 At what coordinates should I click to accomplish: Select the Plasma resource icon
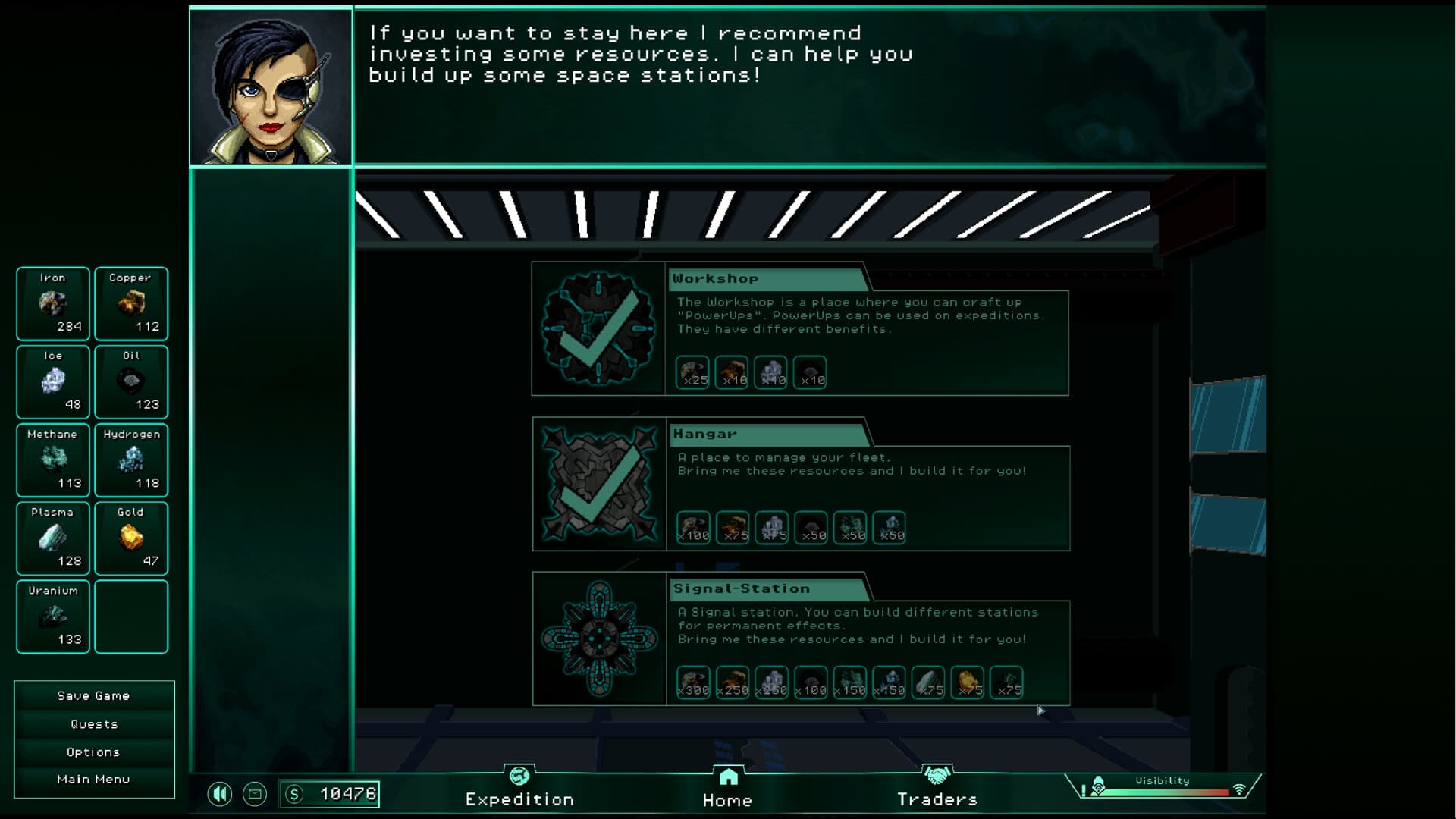(52, 538)
